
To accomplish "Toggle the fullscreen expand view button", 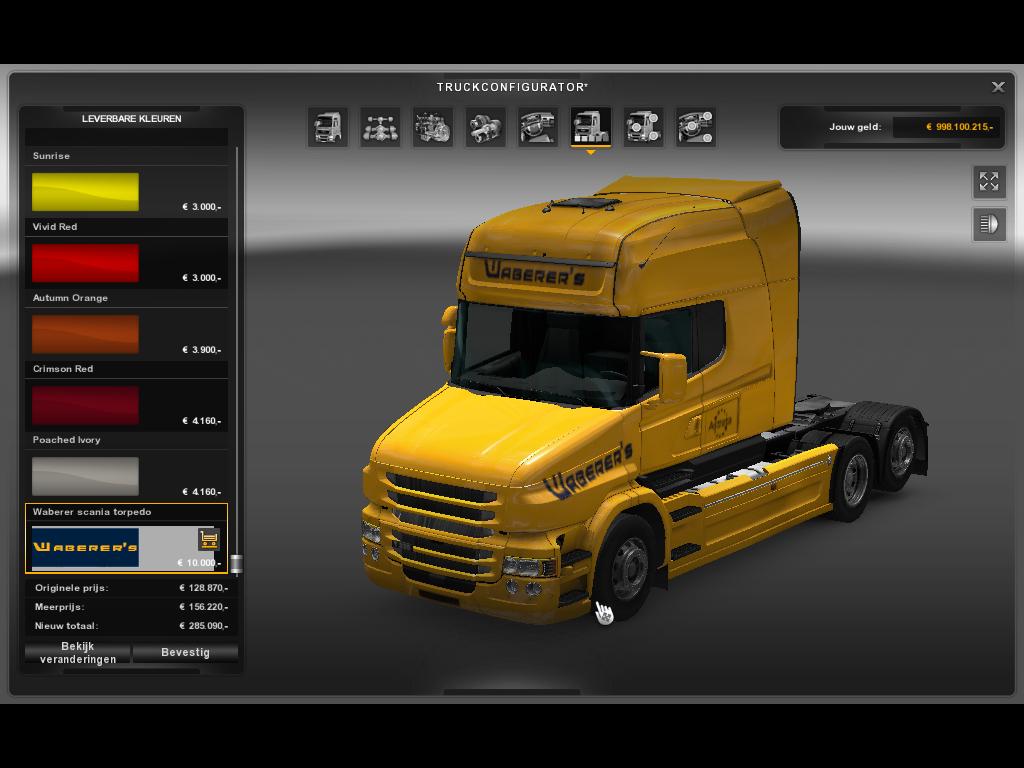I will 989,181.
